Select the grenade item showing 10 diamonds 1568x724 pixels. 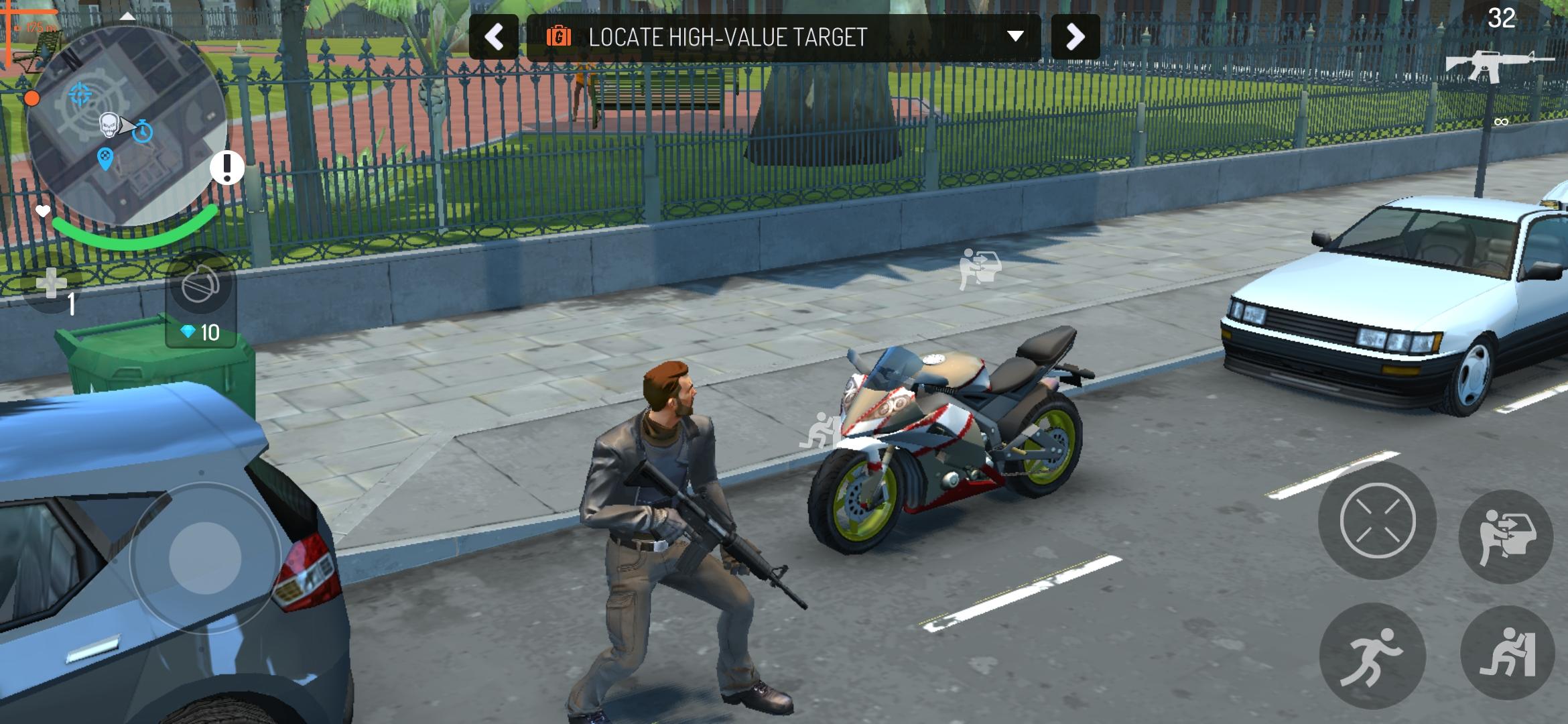pos(201,288)
